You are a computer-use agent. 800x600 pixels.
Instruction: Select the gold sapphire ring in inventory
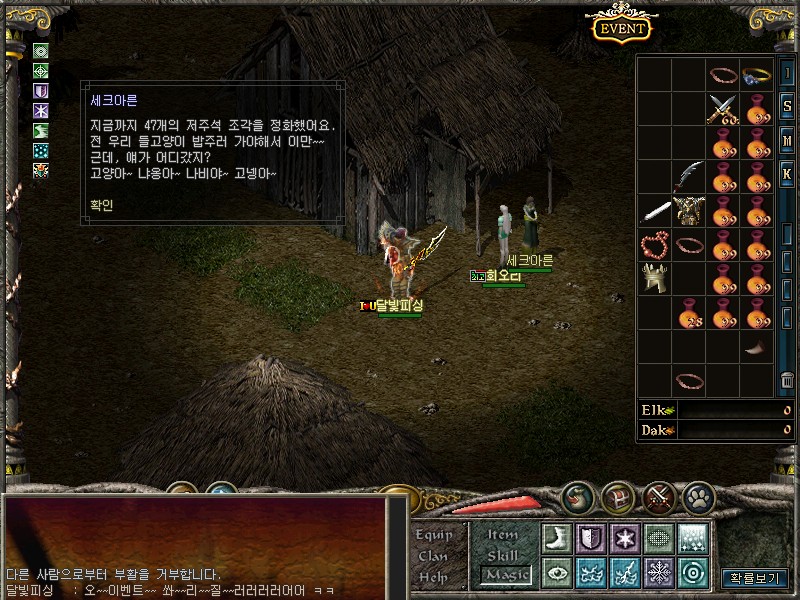tap(757, 75)
